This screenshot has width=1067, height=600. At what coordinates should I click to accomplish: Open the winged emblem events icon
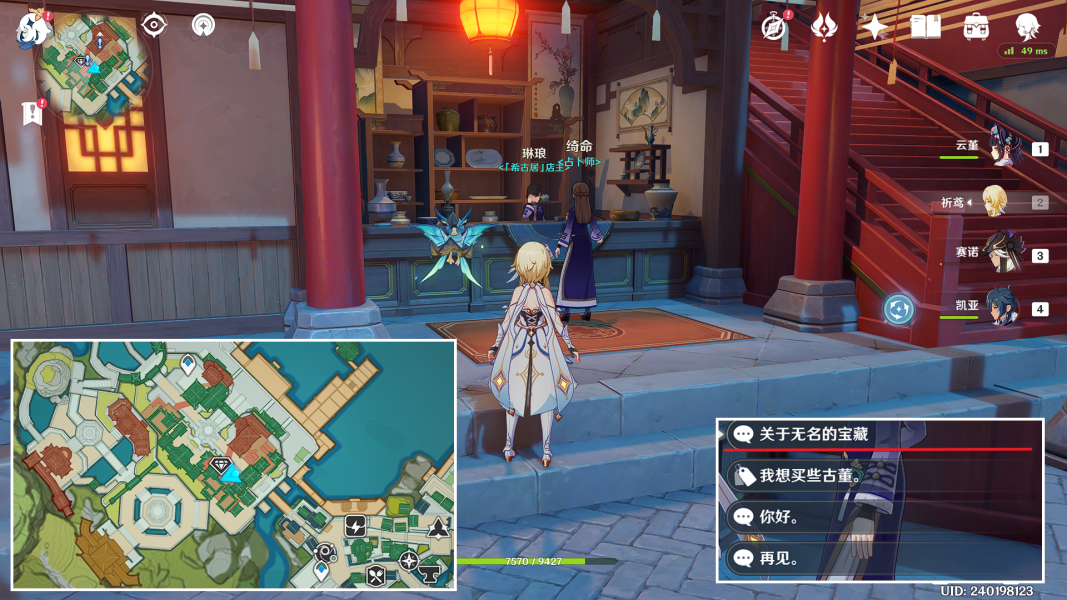pos(824,27)
